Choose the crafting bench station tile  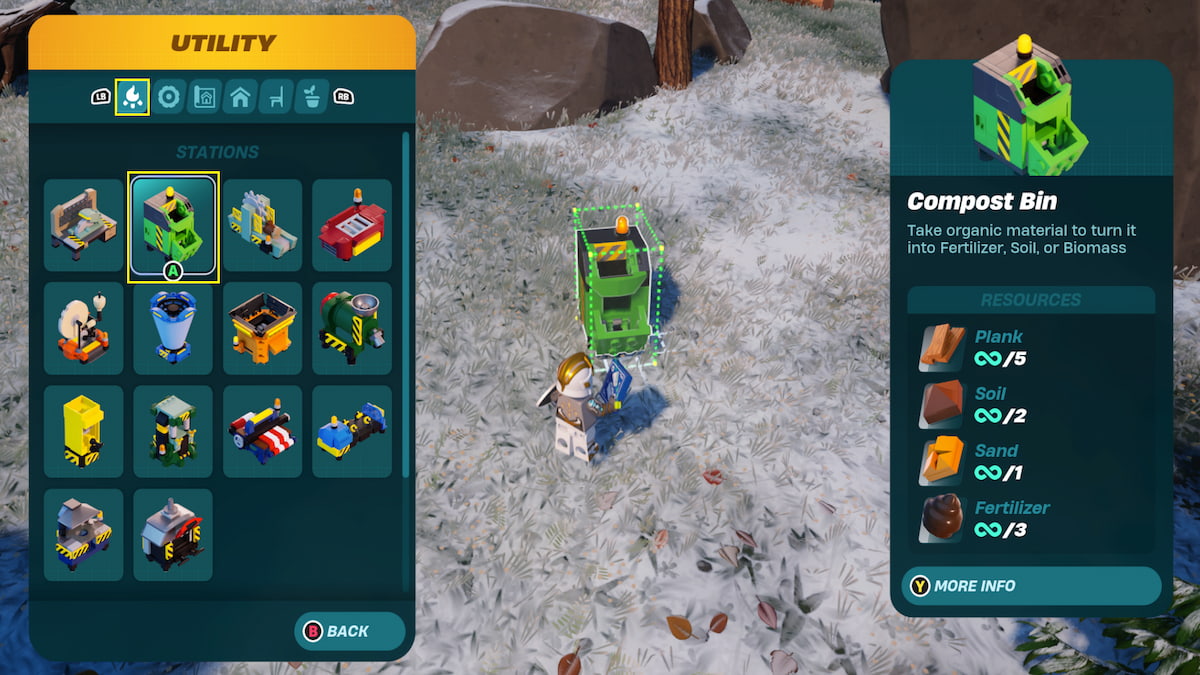tap(84, 225)
